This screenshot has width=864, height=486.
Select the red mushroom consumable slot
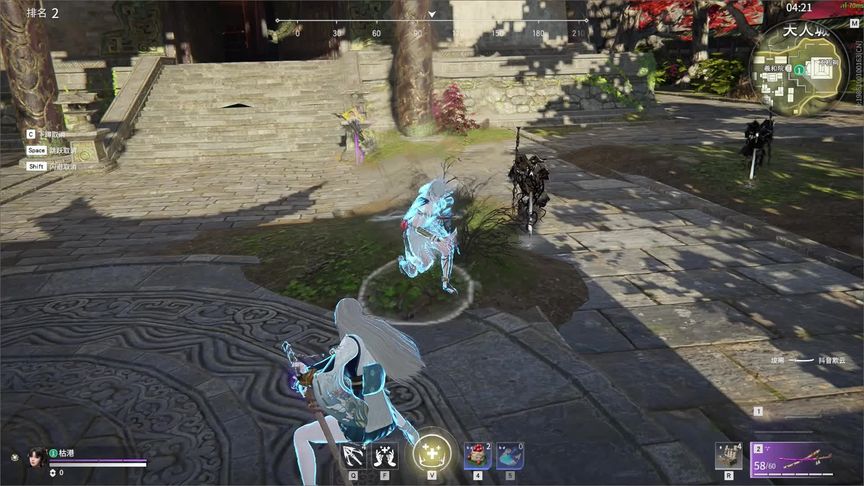[x=476, y=455]
